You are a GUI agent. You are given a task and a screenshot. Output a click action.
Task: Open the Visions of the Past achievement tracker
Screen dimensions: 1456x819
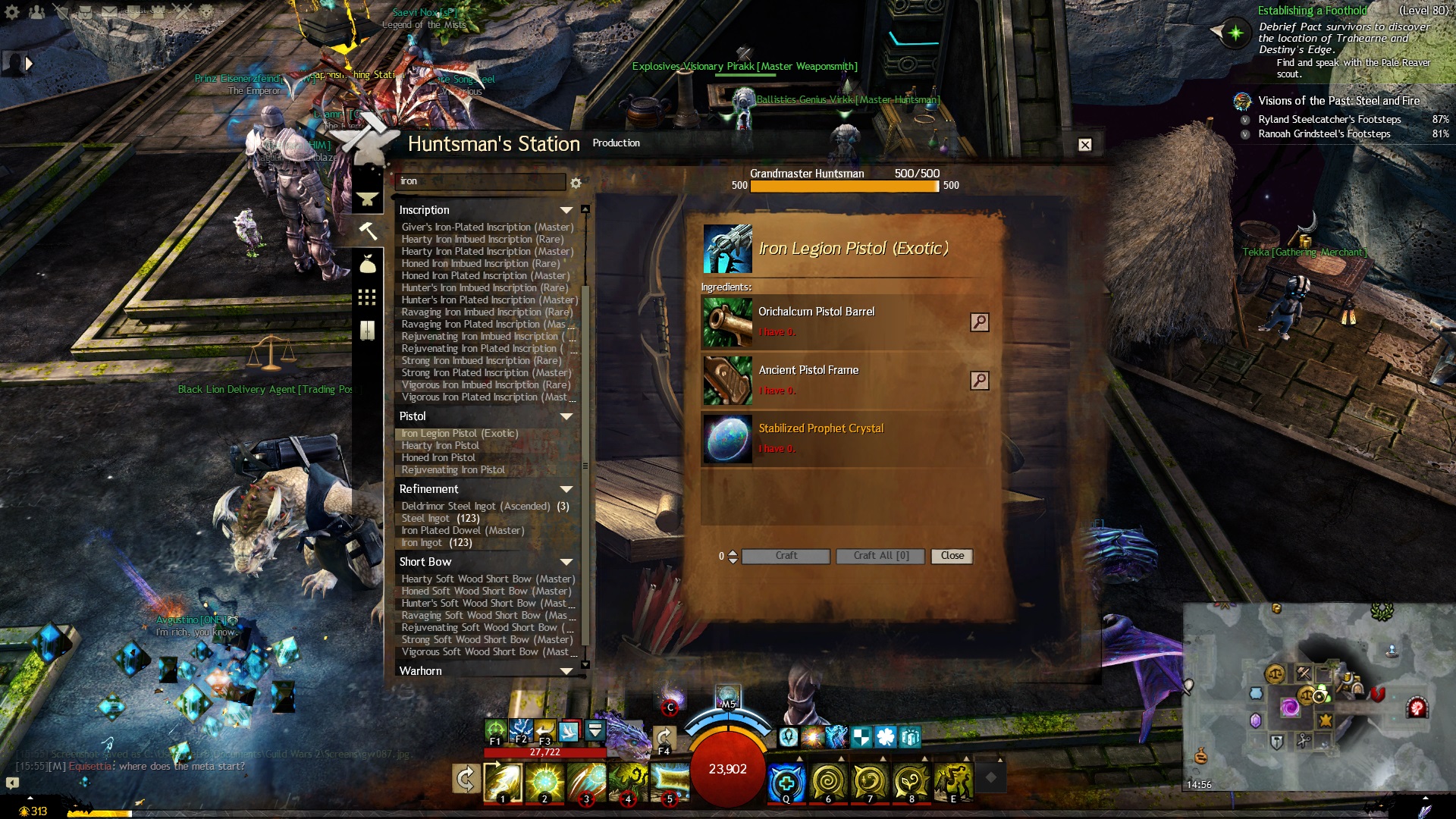point(1338,101)
